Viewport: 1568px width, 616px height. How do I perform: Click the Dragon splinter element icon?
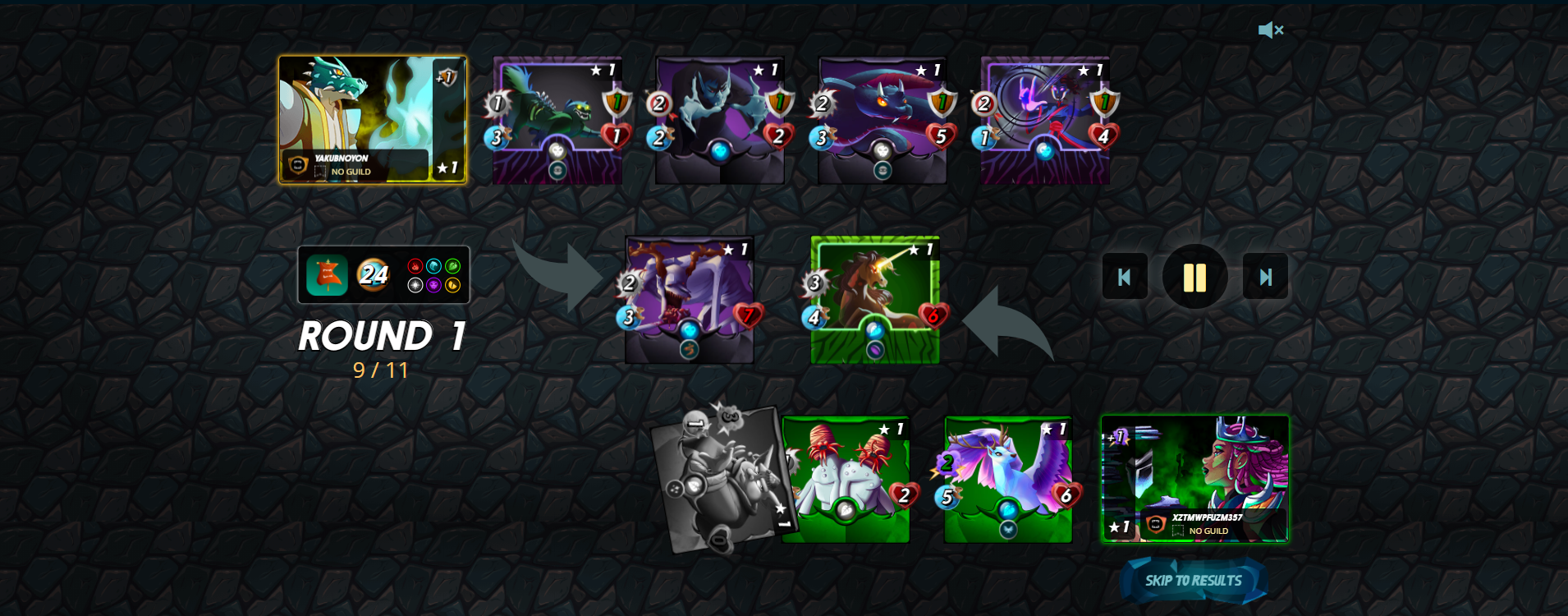(452, 285)
